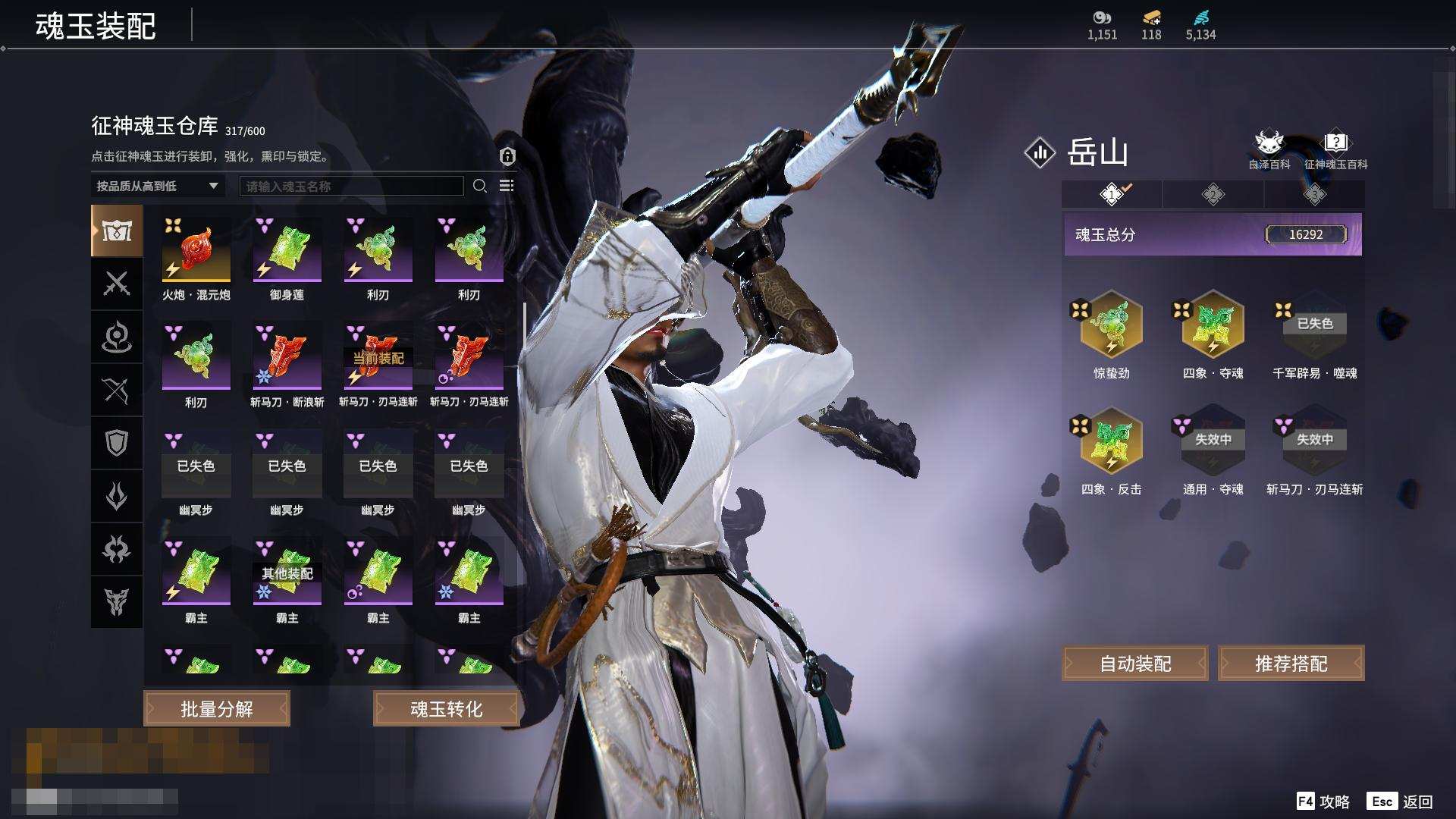The width and height of the screenshot is (1456, 819).
Task: Focus the soul jade name search field
Action: (351, 186)
